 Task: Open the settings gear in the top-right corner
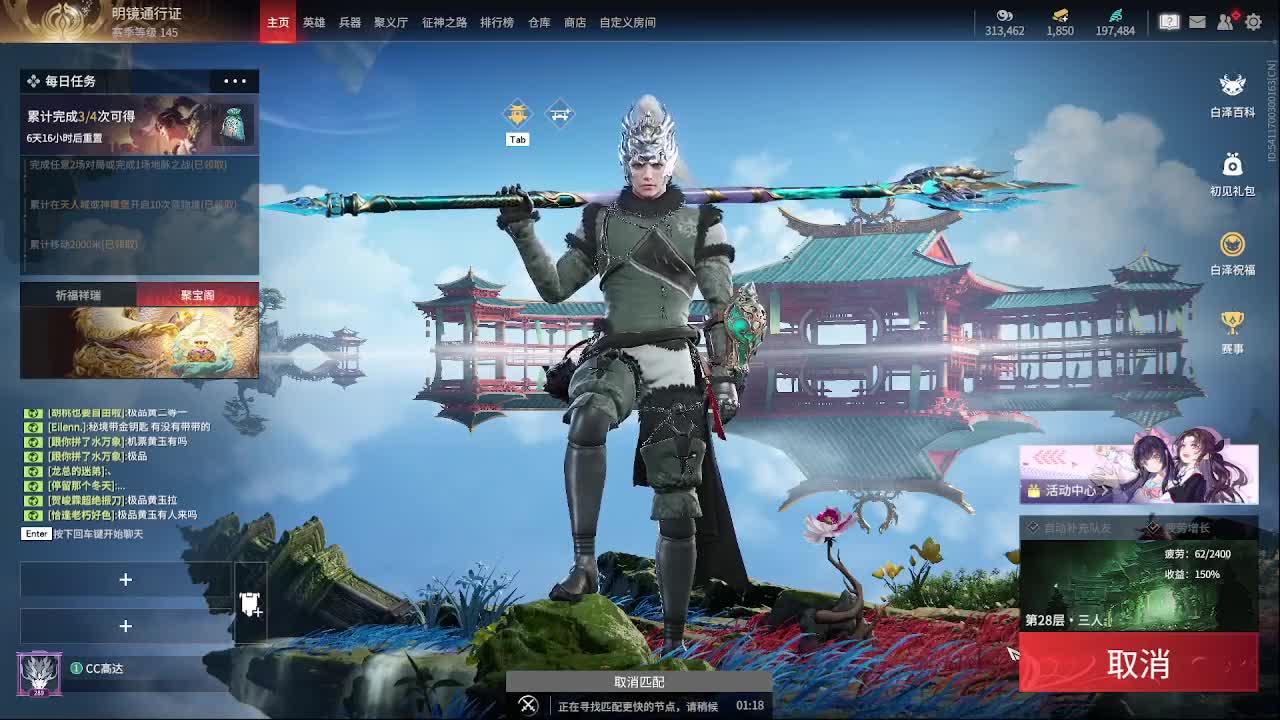click(x=1254, y=21)
